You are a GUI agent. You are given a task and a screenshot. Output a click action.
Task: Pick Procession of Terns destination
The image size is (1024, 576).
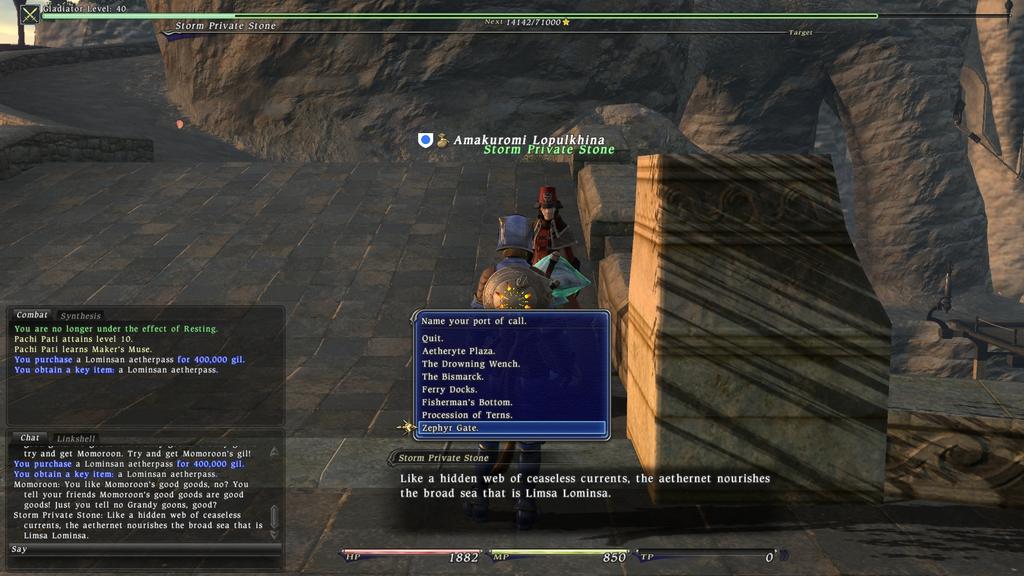467,415
